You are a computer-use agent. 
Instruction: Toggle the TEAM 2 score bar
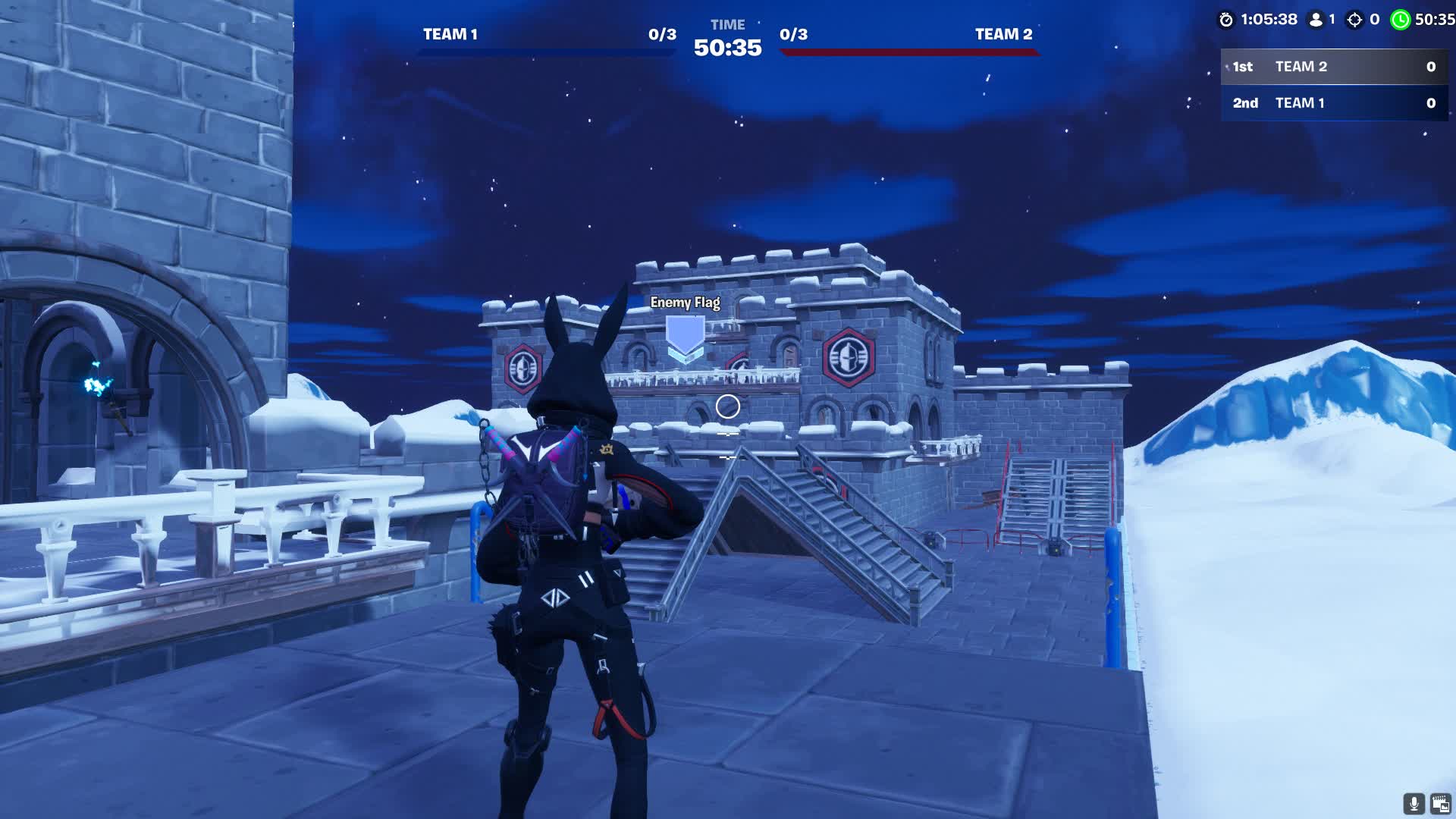908,52
